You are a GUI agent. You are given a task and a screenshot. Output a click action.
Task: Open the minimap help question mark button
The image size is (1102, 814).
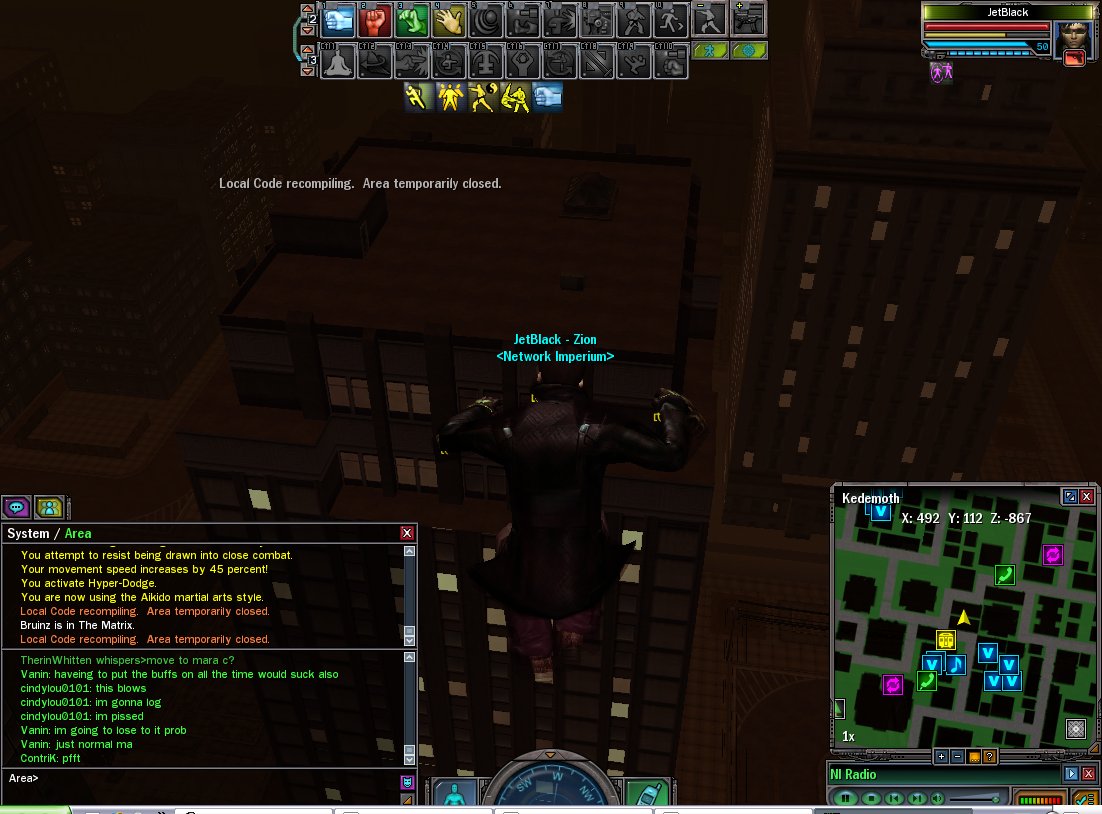click(x=988, y=757)
